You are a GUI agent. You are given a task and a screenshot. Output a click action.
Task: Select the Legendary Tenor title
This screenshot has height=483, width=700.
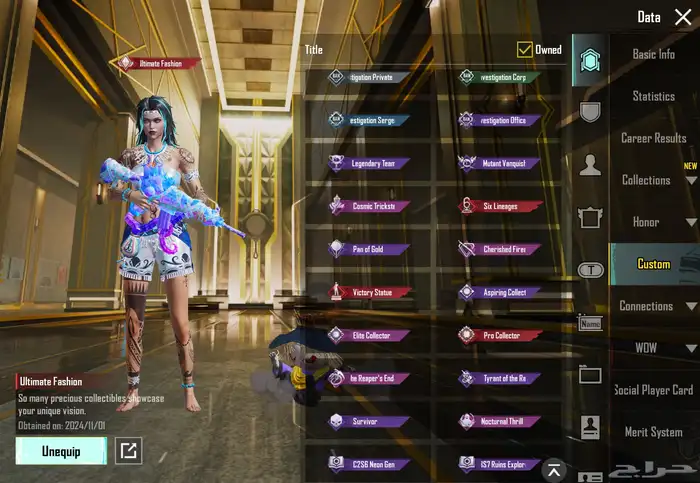[368, 163]
